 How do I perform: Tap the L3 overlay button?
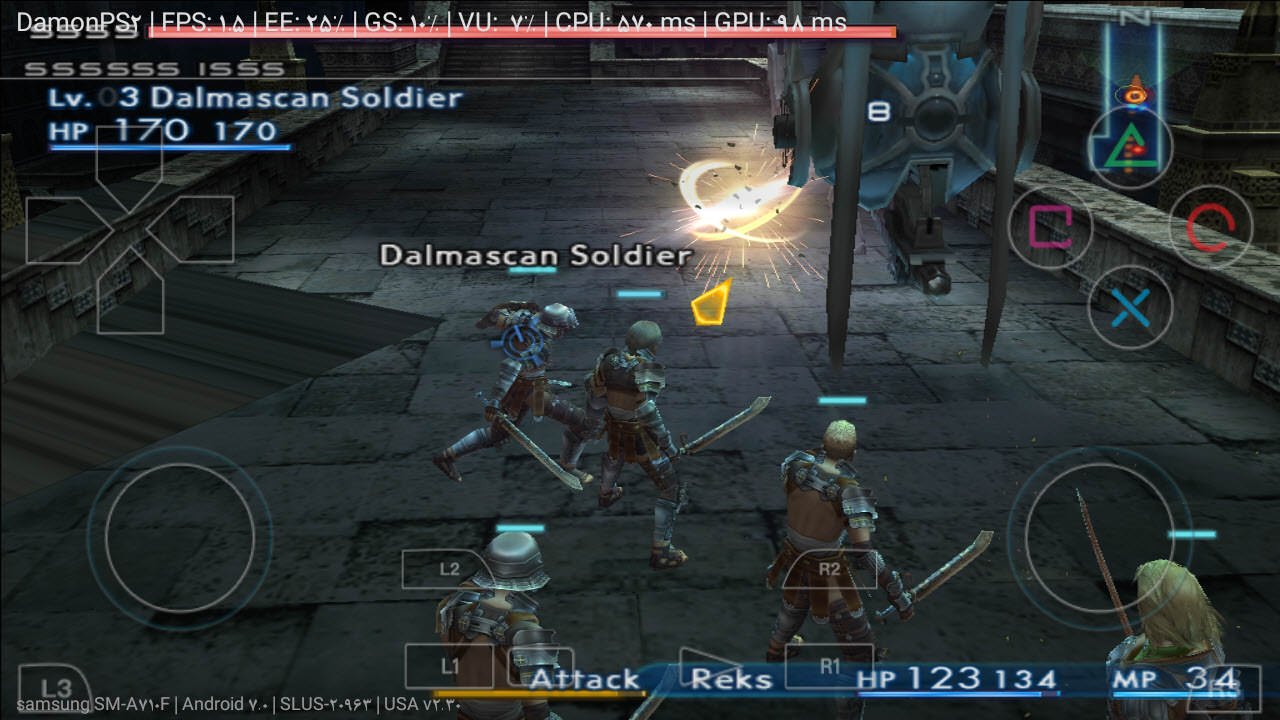tap(57, 688)
